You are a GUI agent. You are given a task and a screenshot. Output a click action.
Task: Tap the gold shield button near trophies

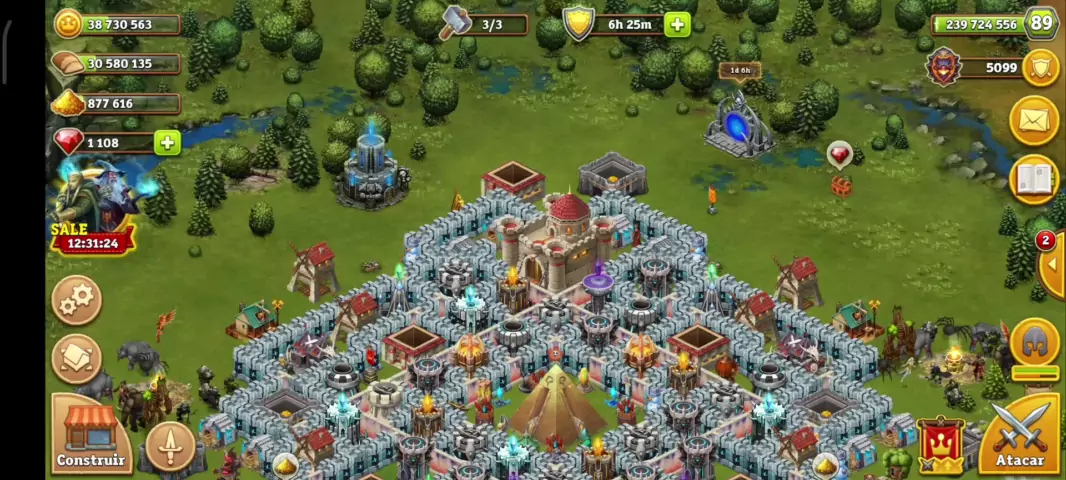(x=1041, y=68)
